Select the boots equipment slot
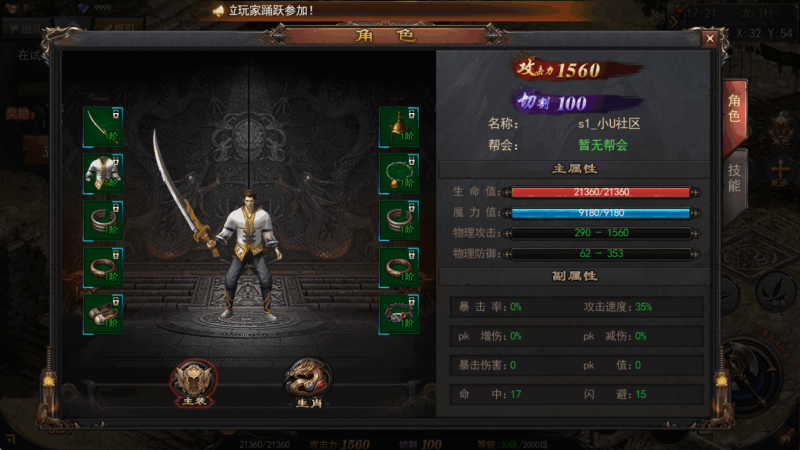 (103, 313)
